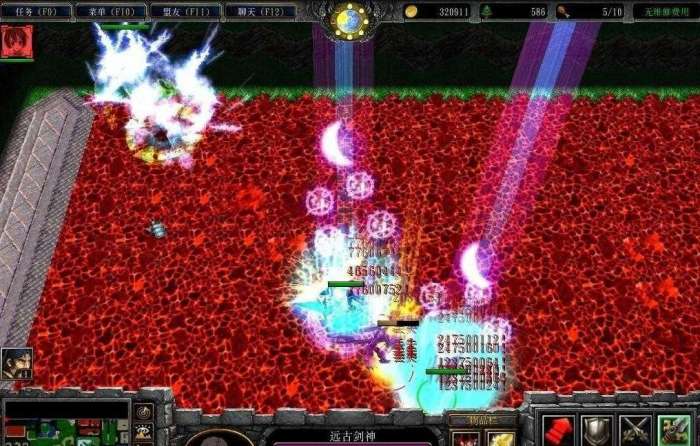Screen dimensions: 700x446
Task: Select the yellow lightning inventory item
Action: pyautogui.click(x=501, y=439)
